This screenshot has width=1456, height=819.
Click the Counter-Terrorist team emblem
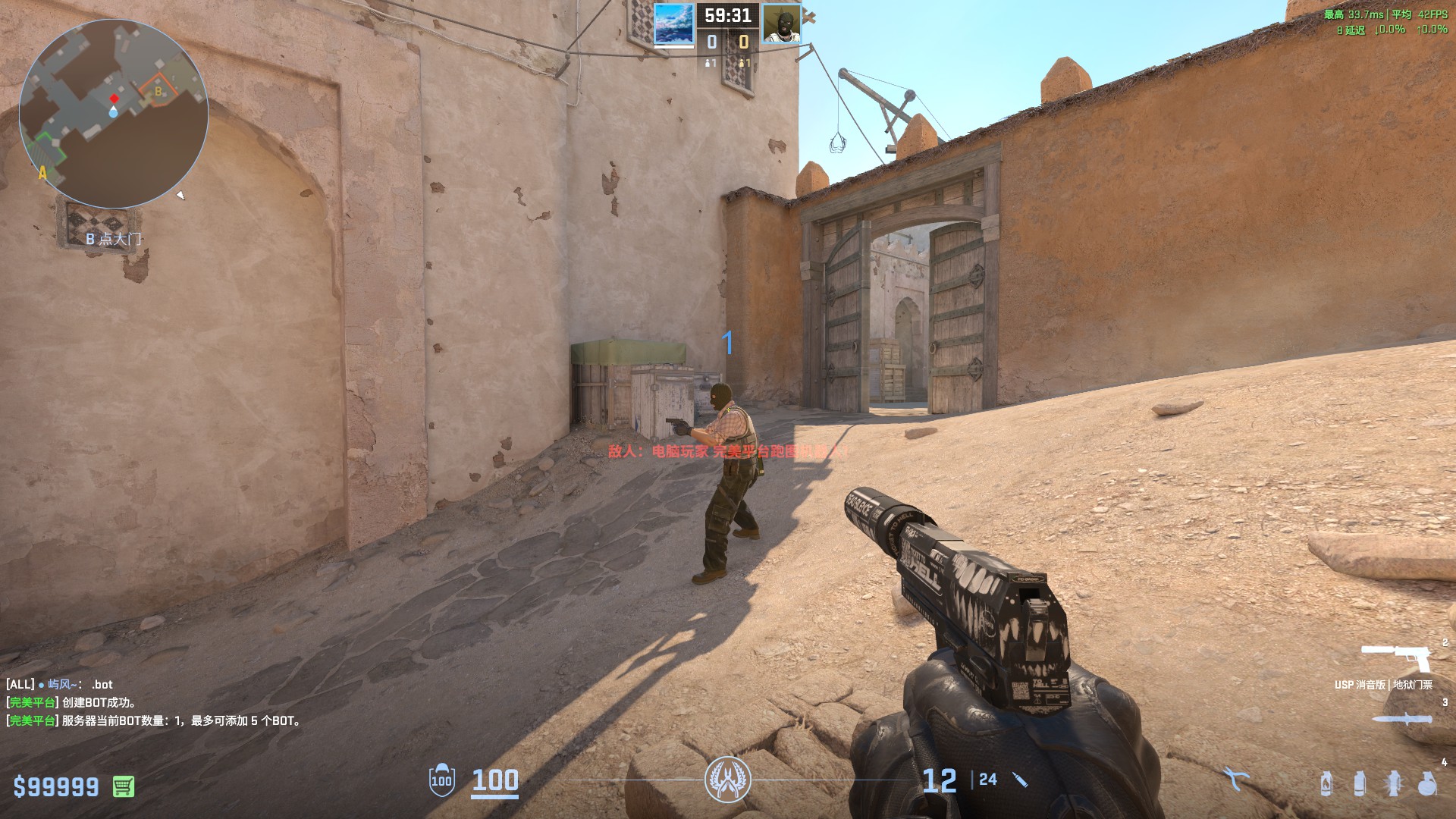pos(727,780)
